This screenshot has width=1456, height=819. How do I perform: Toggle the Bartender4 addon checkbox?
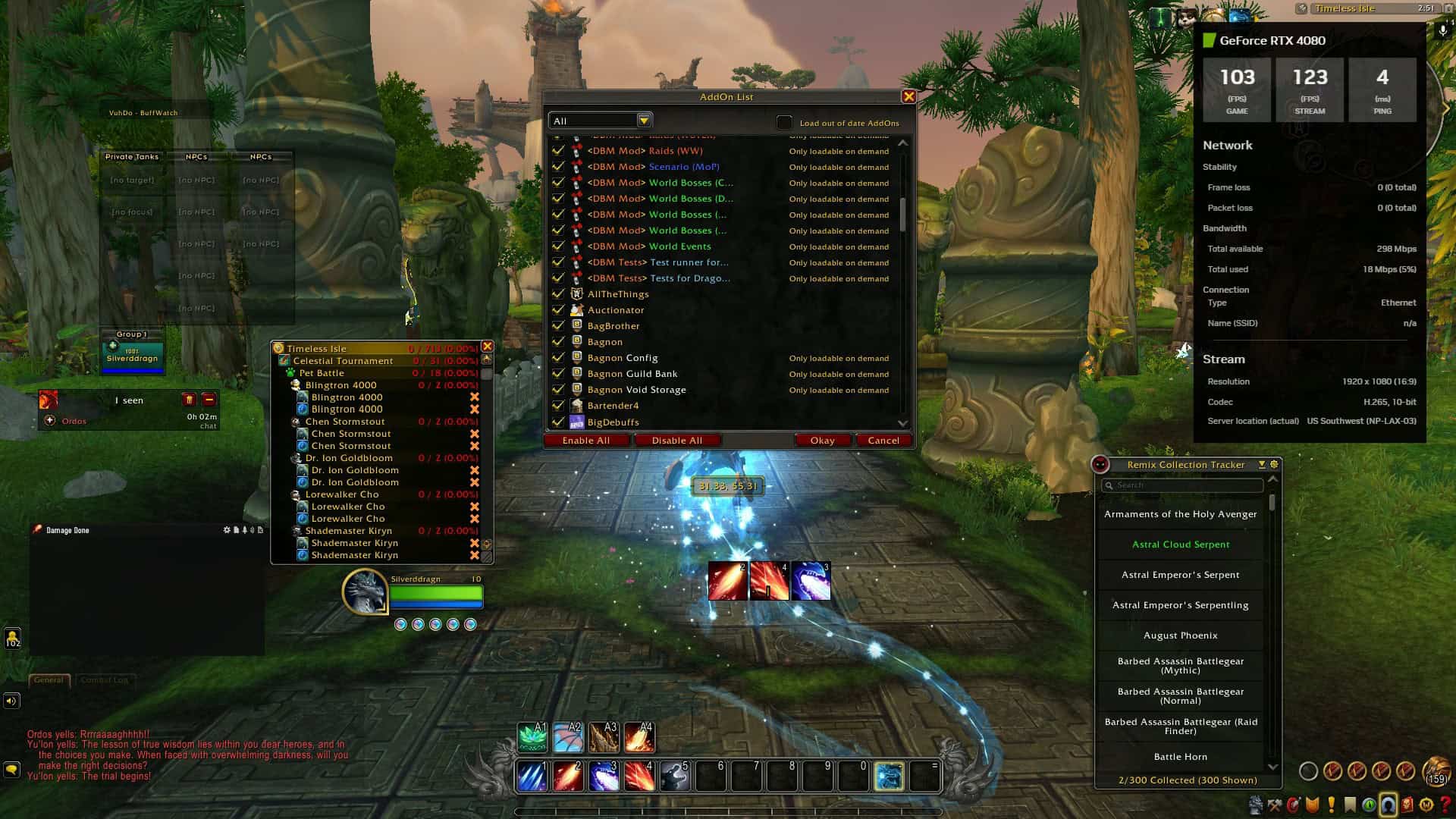(x=559, y=406)
